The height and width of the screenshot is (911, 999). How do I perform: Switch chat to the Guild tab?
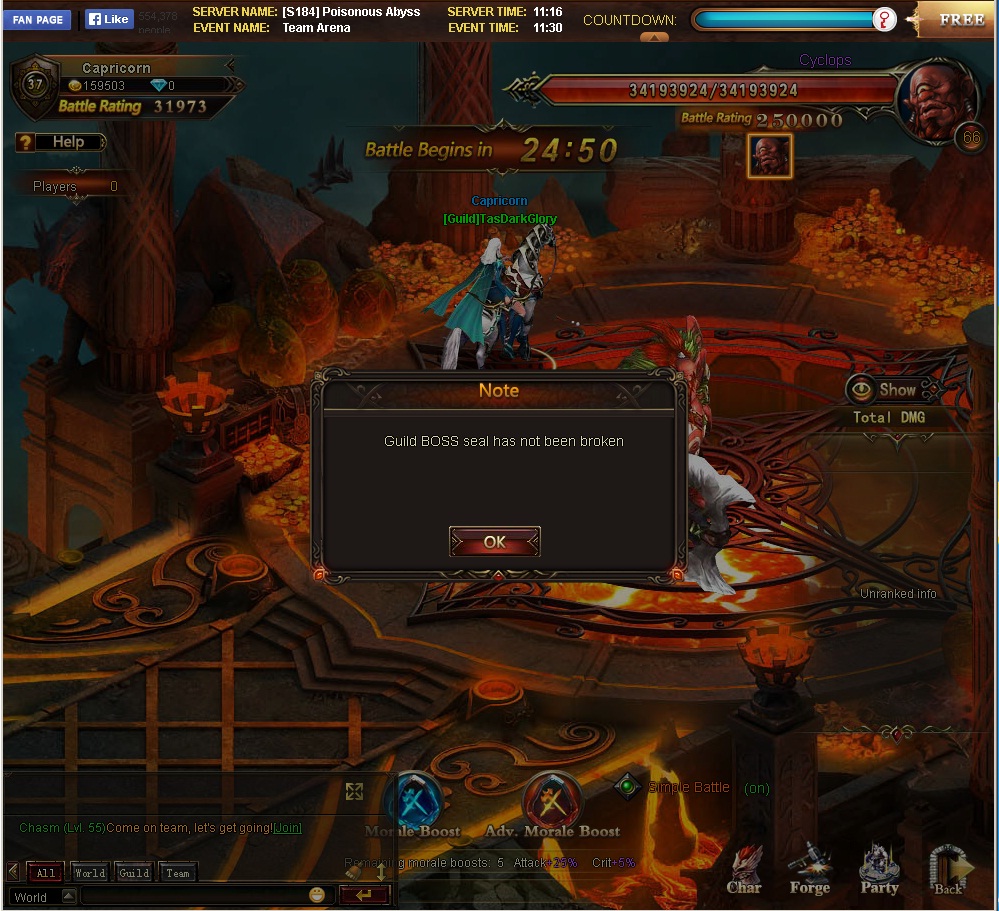click(134, 873)
